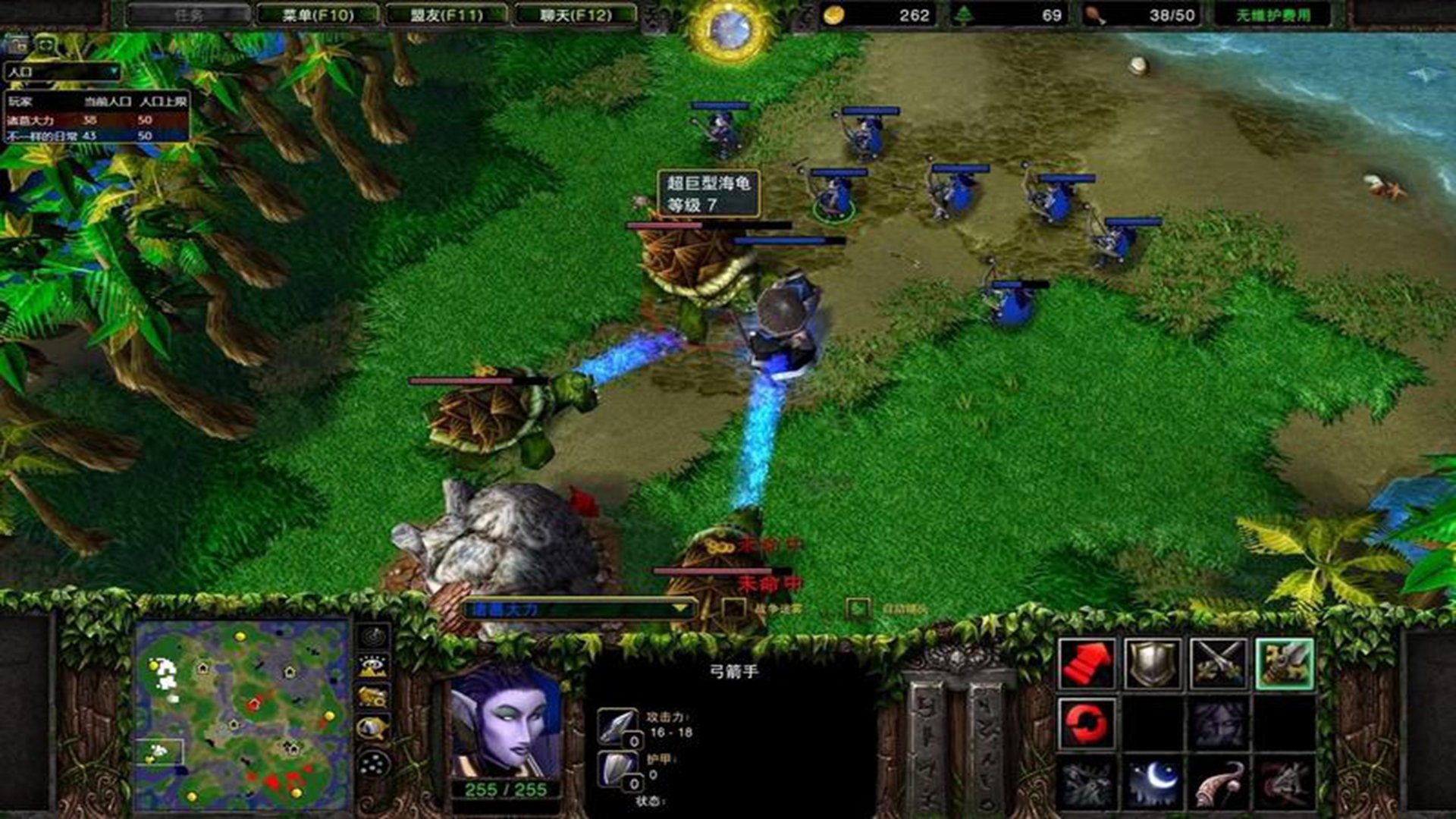
Task: Click the archer attack damage icon
Action: [x=617, y=726]
